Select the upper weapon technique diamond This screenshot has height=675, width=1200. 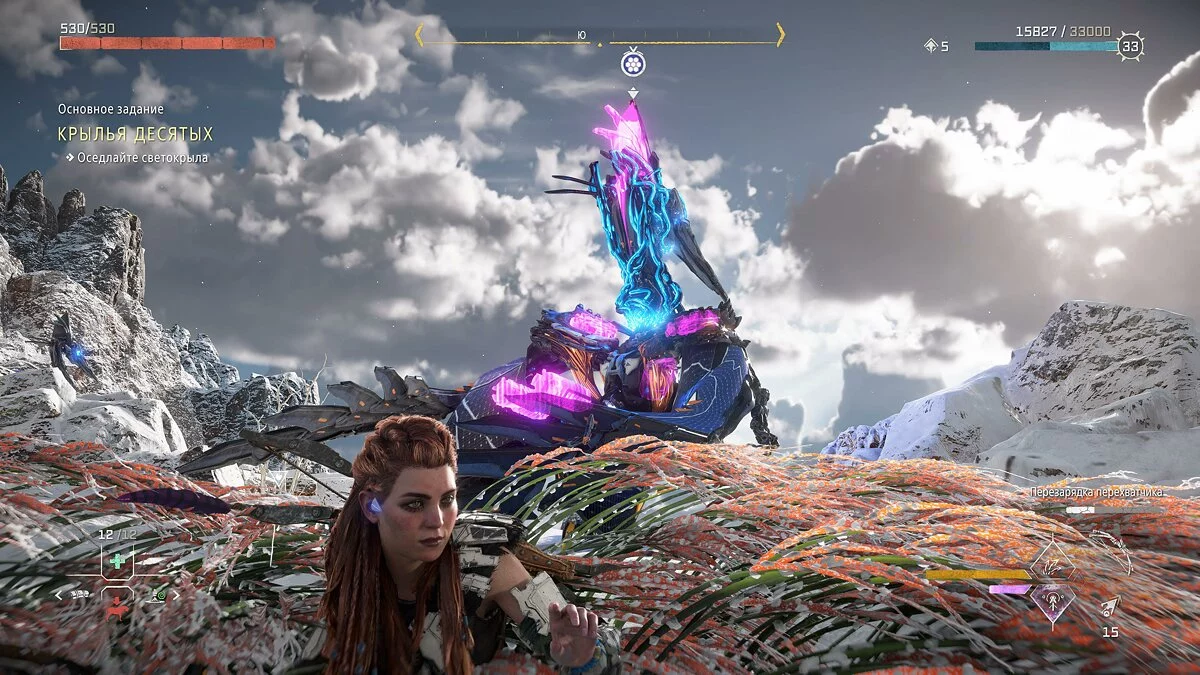[1053, 561]
